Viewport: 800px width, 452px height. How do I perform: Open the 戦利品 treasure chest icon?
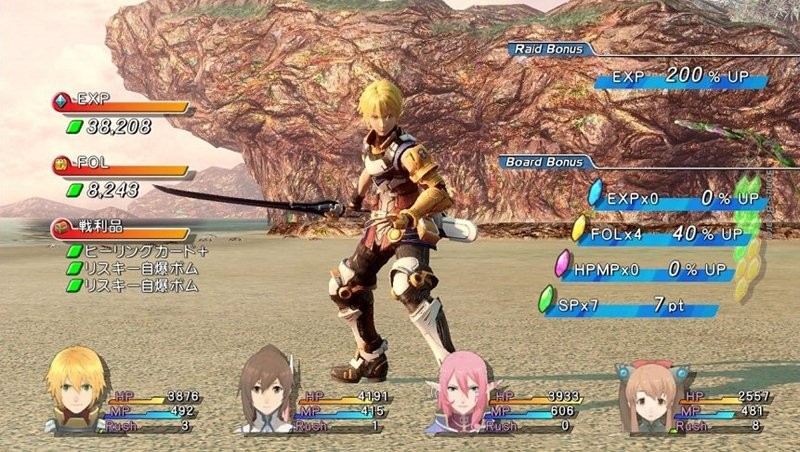point(62,229)
